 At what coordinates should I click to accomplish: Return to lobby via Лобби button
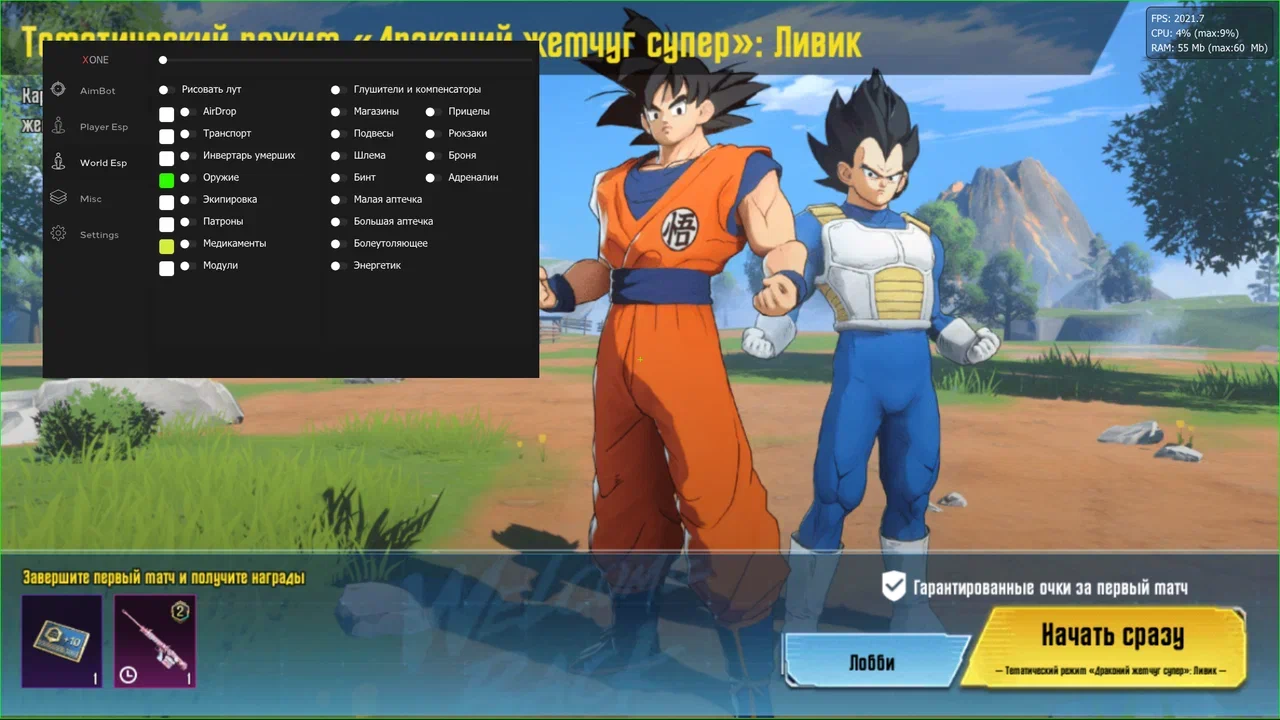coord(871,663)
